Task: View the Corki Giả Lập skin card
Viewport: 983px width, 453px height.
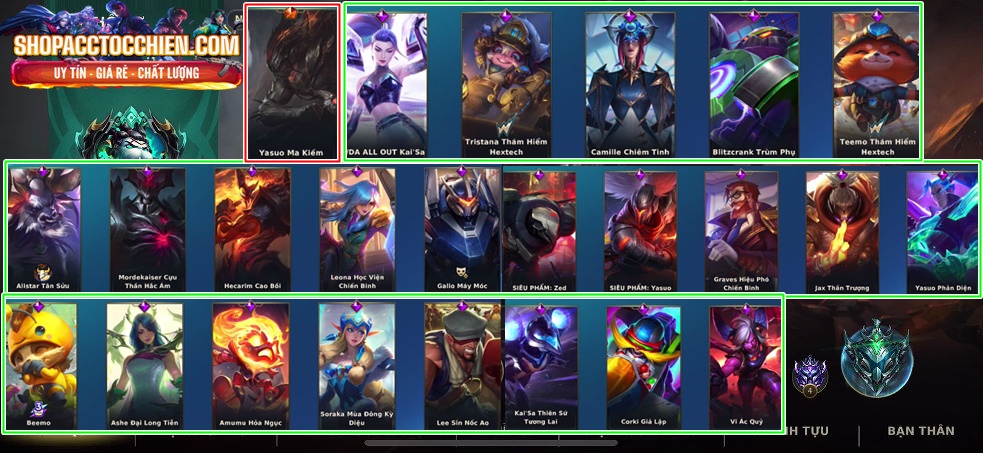Action: click(644, 365)
